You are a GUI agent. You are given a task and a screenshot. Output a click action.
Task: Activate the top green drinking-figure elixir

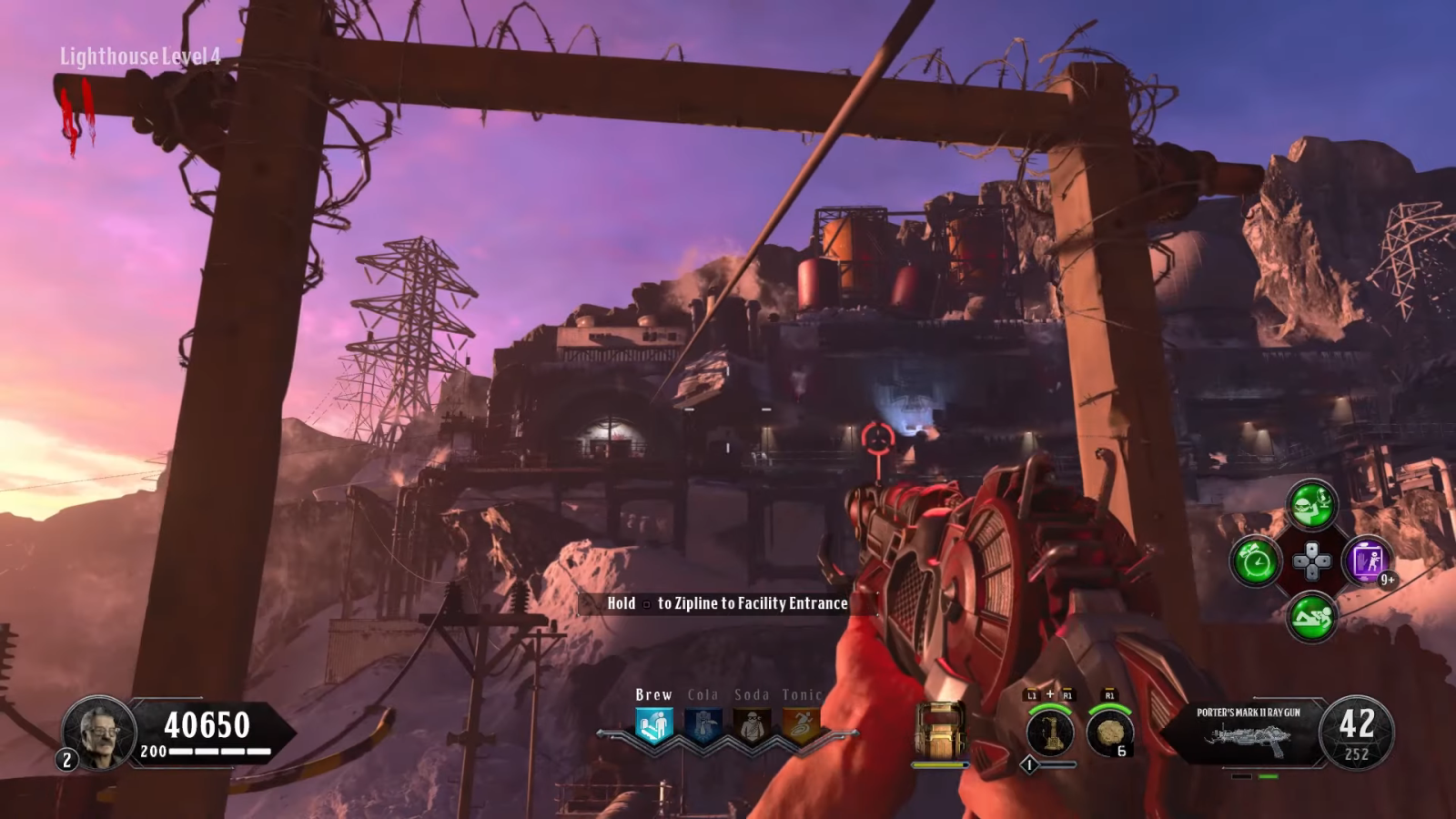click(x=1311, y=504)
